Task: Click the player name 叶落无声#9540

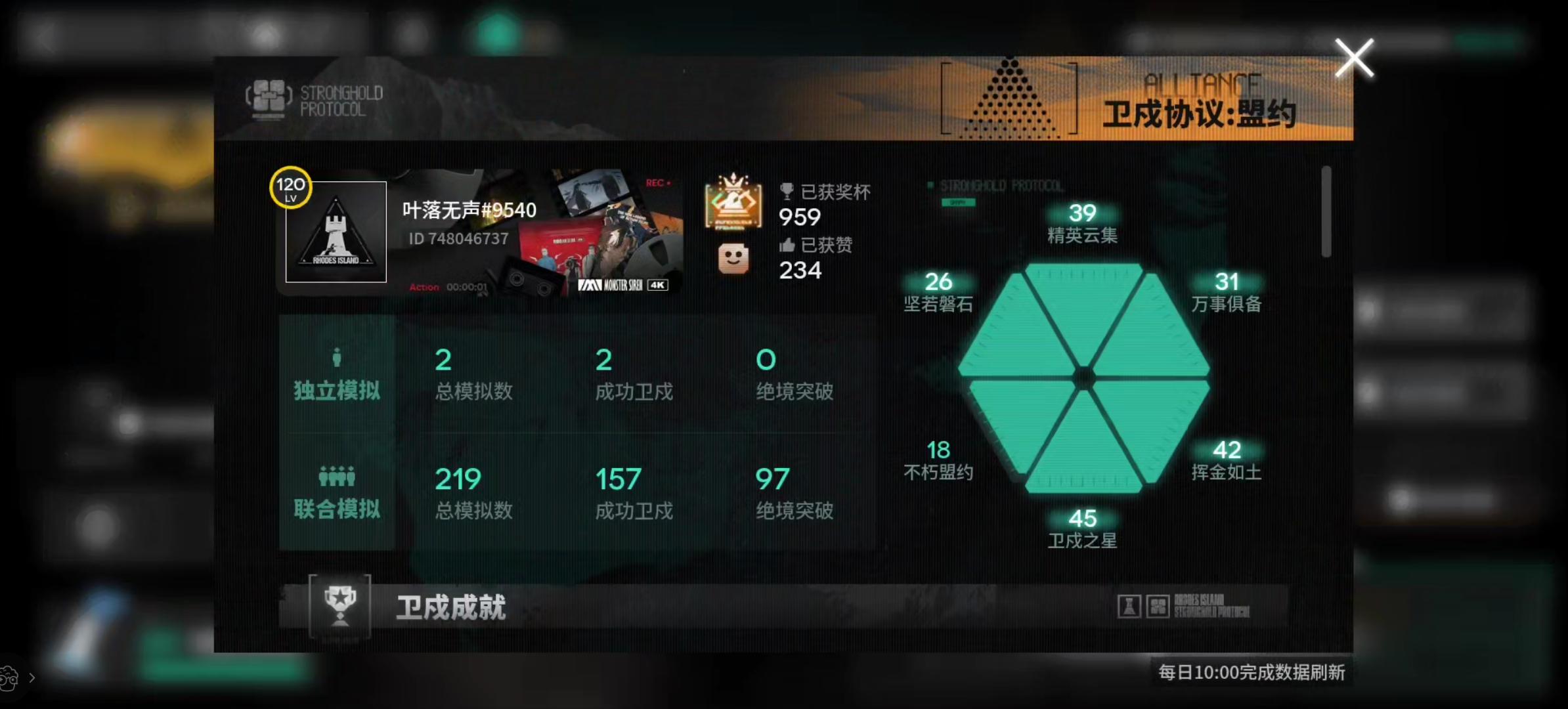Action: [468, 209]
